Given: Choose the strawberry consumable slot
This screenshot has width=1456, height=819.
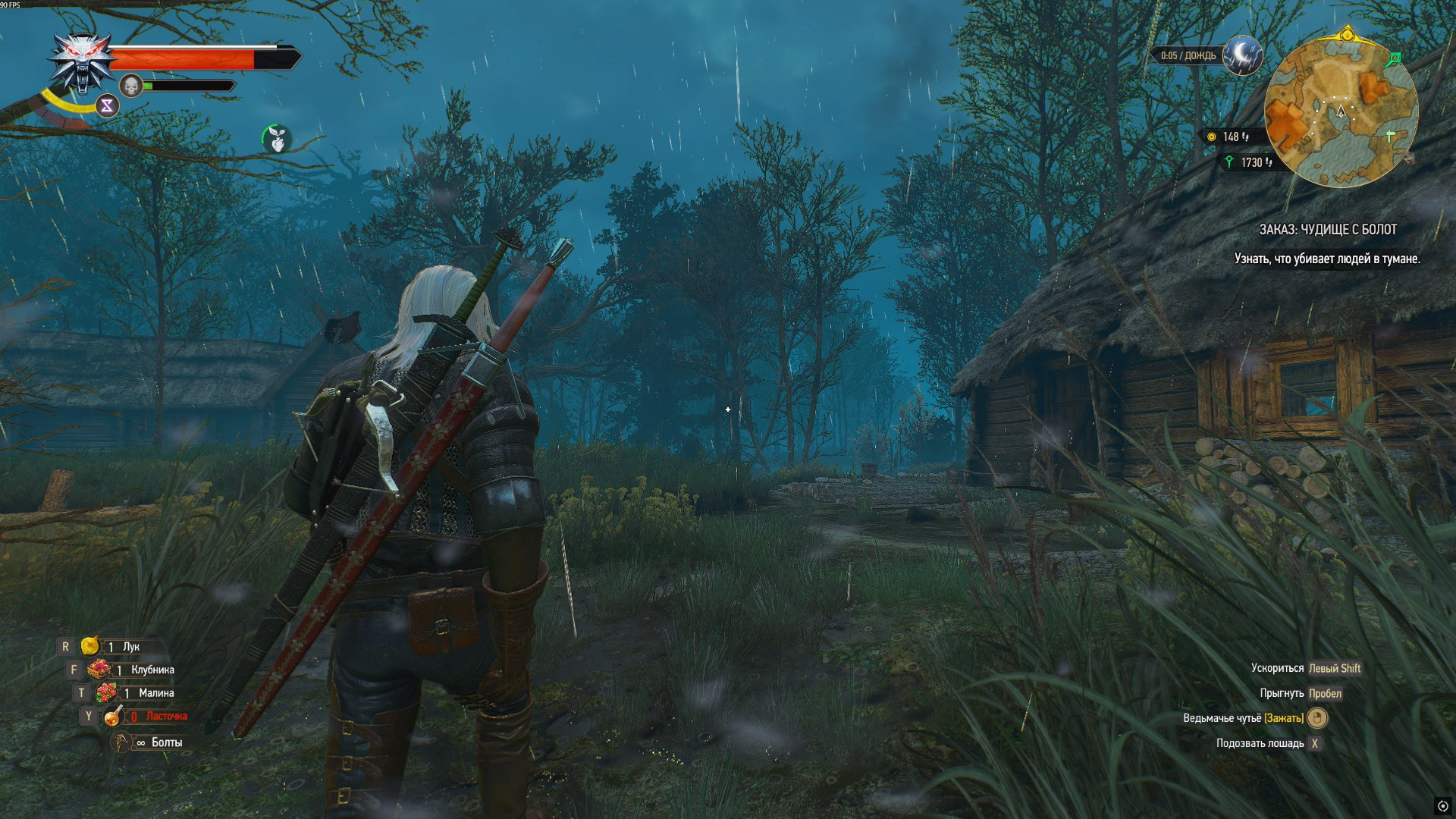Looking at the screenshot, I should [99, 670].
